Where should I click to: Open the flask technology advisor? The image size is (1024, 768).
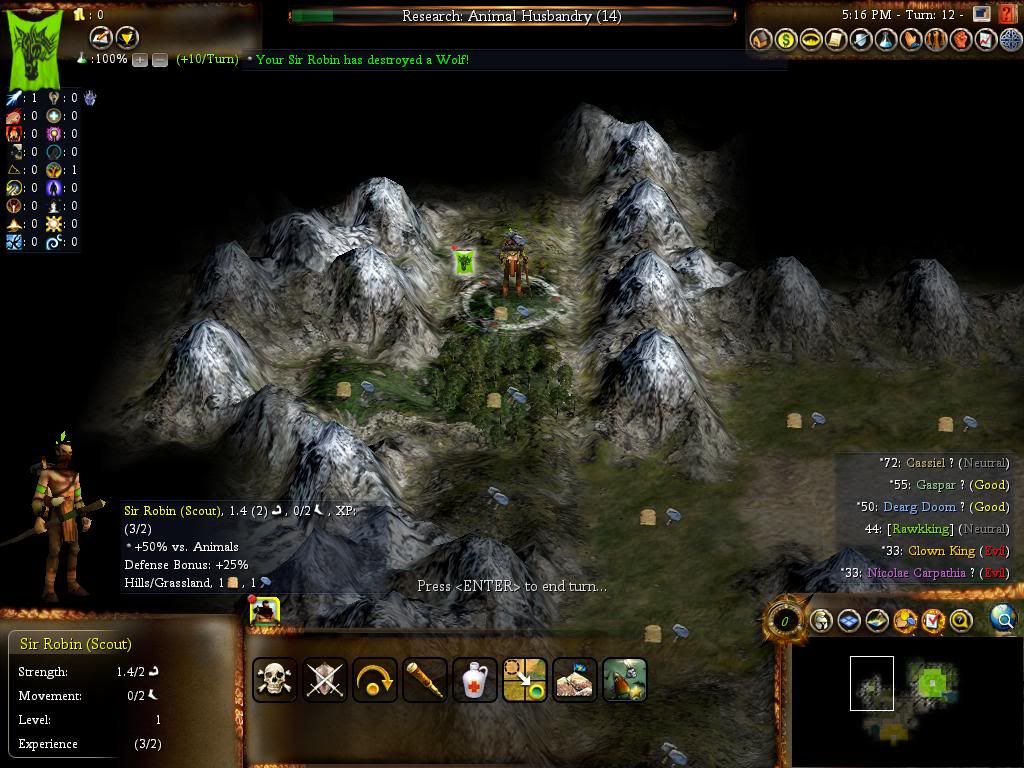pos(886,40)
